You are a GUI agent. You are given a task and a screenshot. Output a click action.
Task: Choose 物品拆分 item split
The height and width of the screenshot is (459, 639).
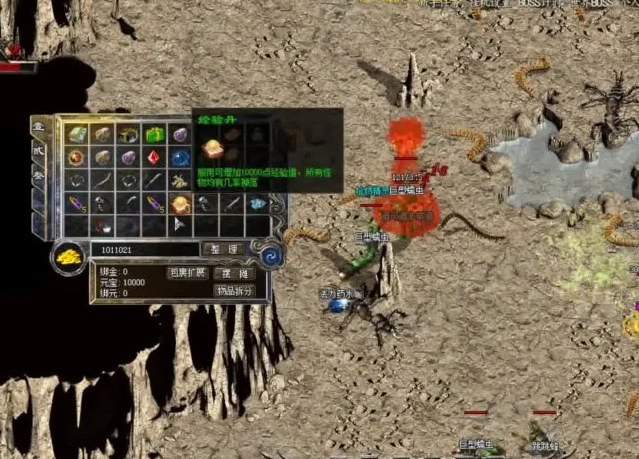(x=235, y=291)
